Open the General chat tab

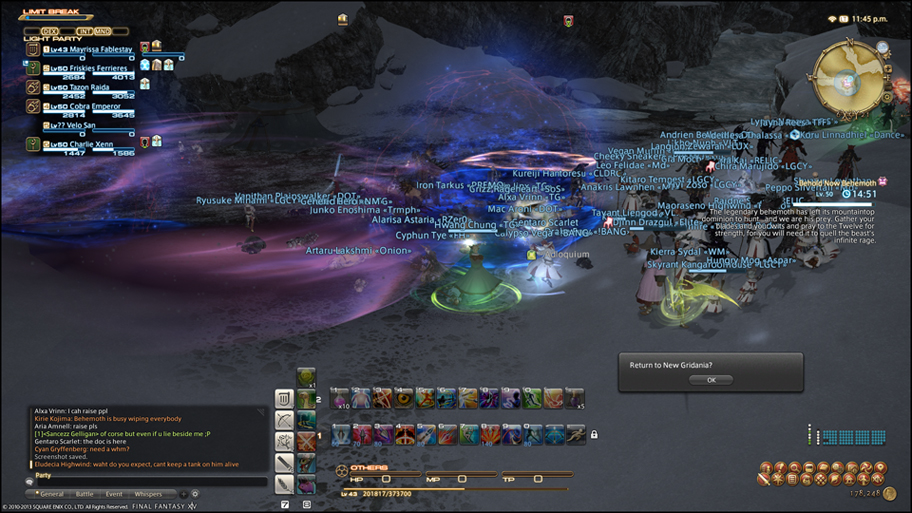[x=51, y=494]
